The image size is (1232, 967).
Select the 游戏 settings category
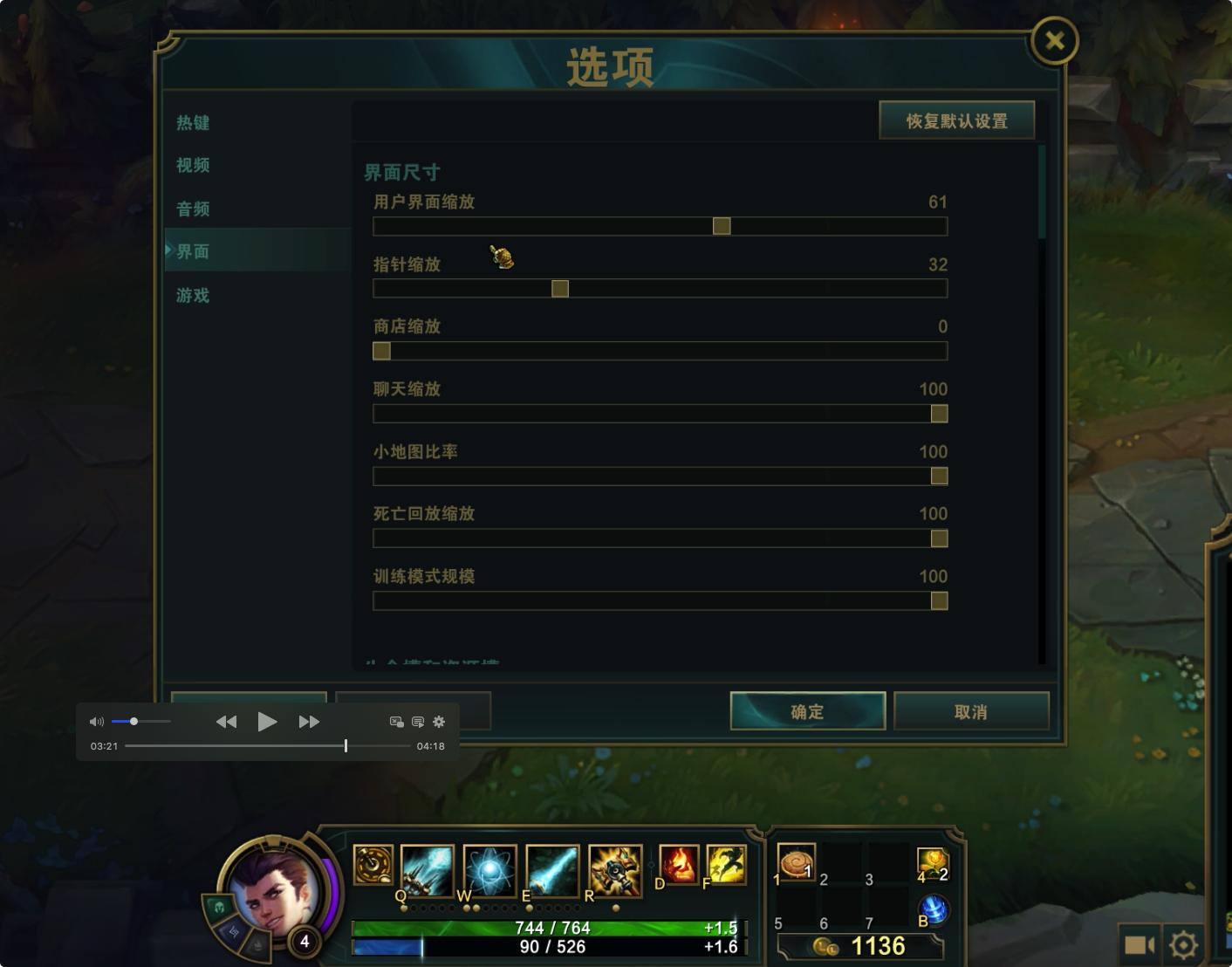[192, 296]
